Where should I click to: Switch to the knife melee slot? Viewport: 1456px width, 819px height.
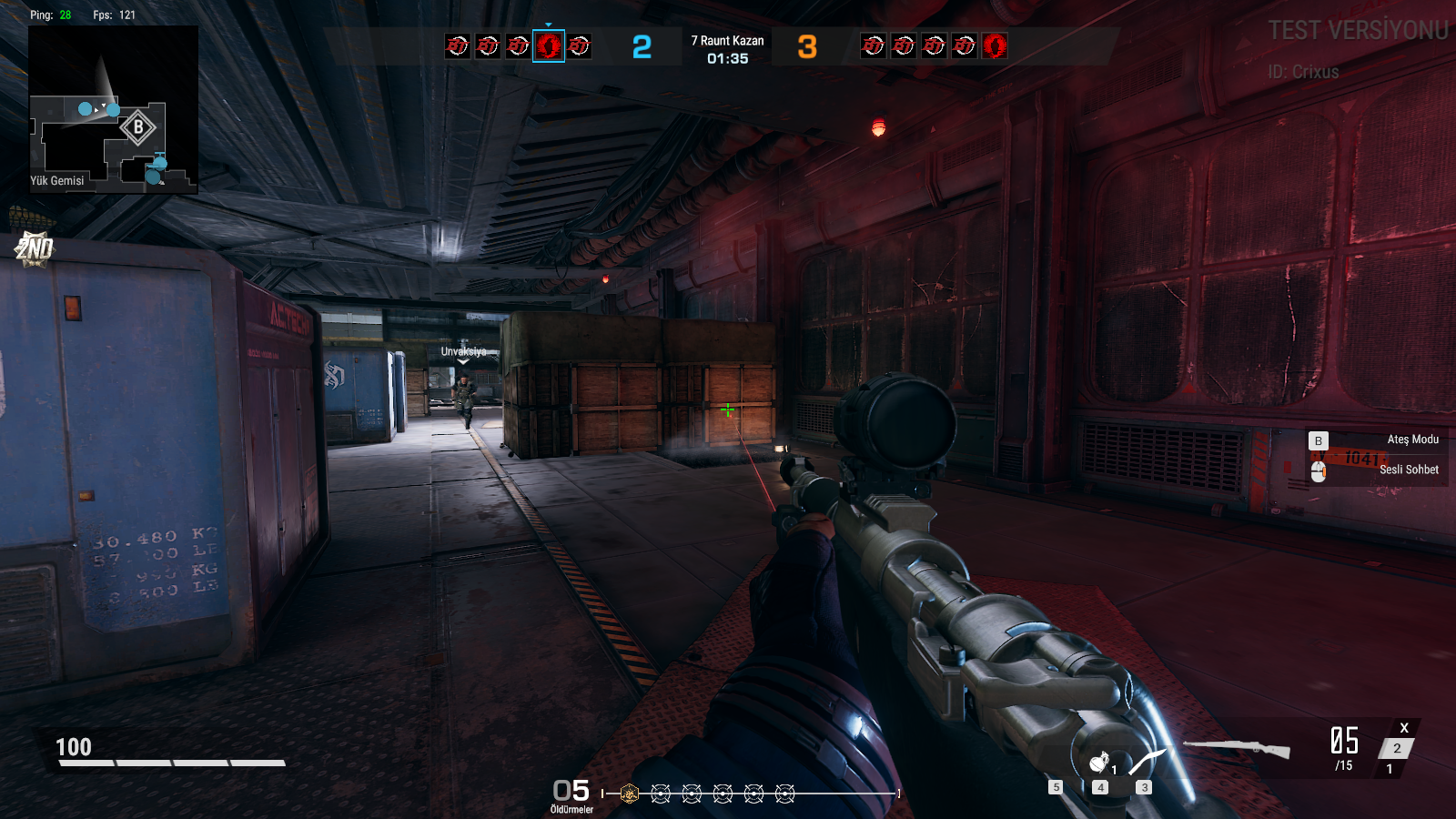(1147, 761)
